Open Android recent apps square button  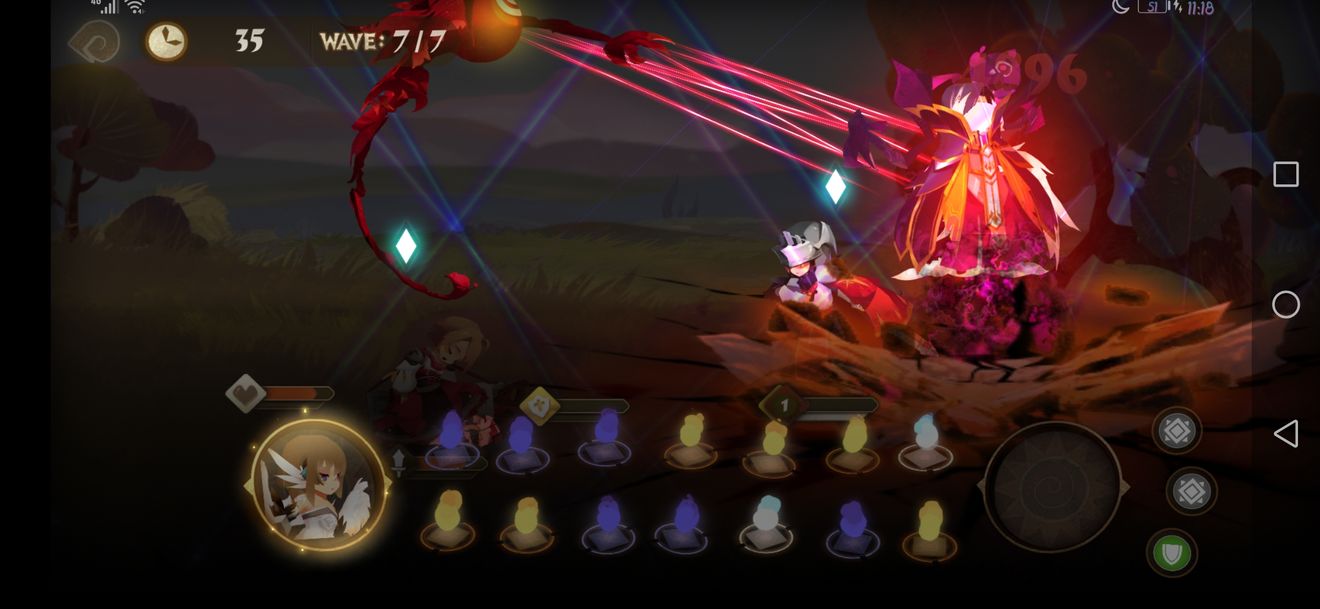(1286, 174)
